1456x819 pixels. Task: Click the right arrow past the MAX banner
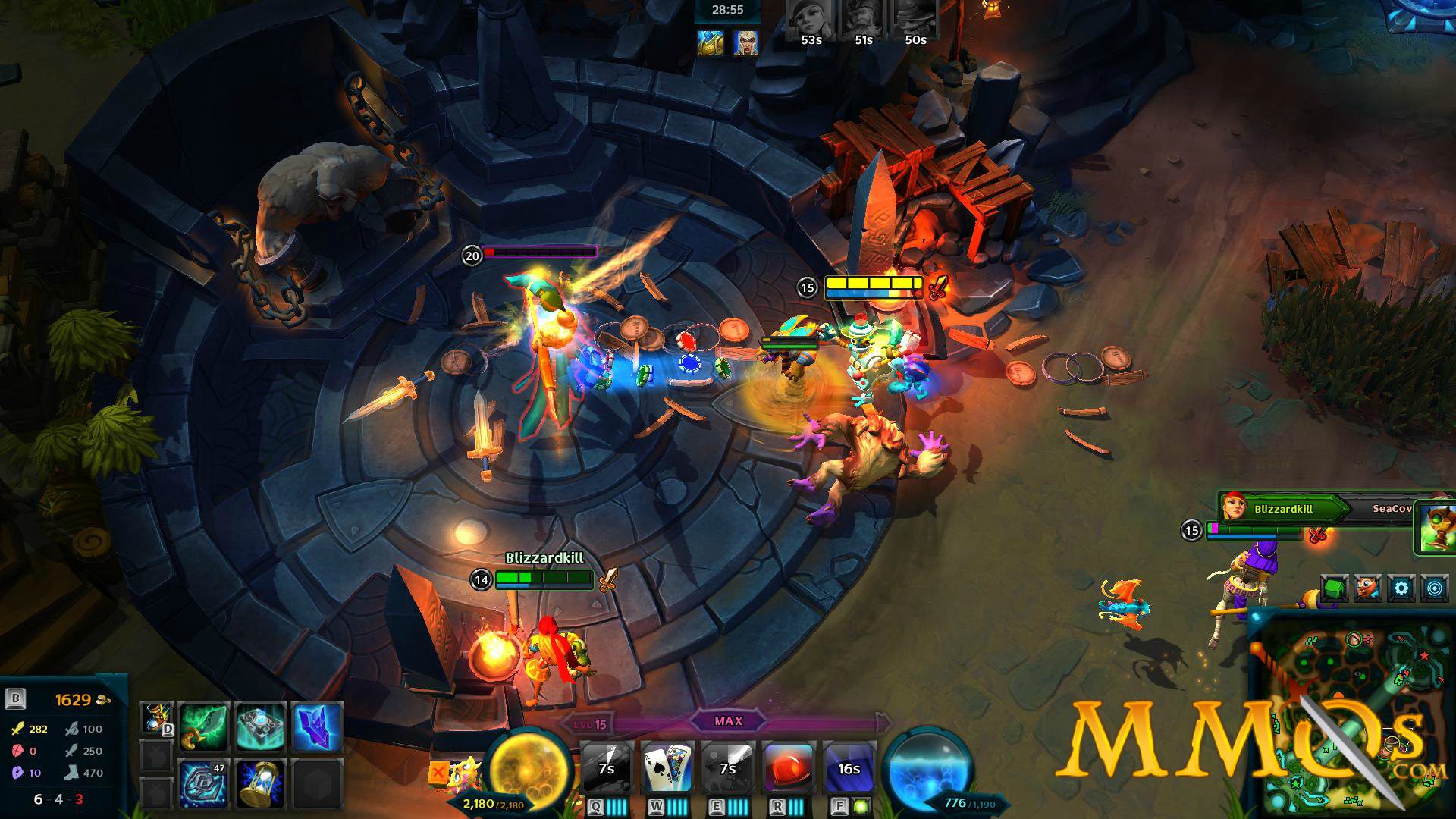point(882,723)
